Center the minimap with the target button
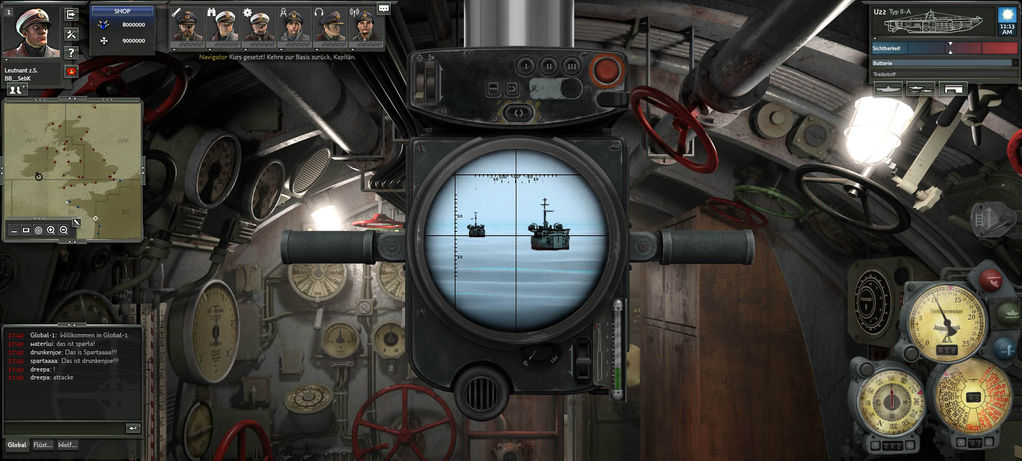Image resolution: width=1022 pixels, height=461 pixels. click(38, 230)
